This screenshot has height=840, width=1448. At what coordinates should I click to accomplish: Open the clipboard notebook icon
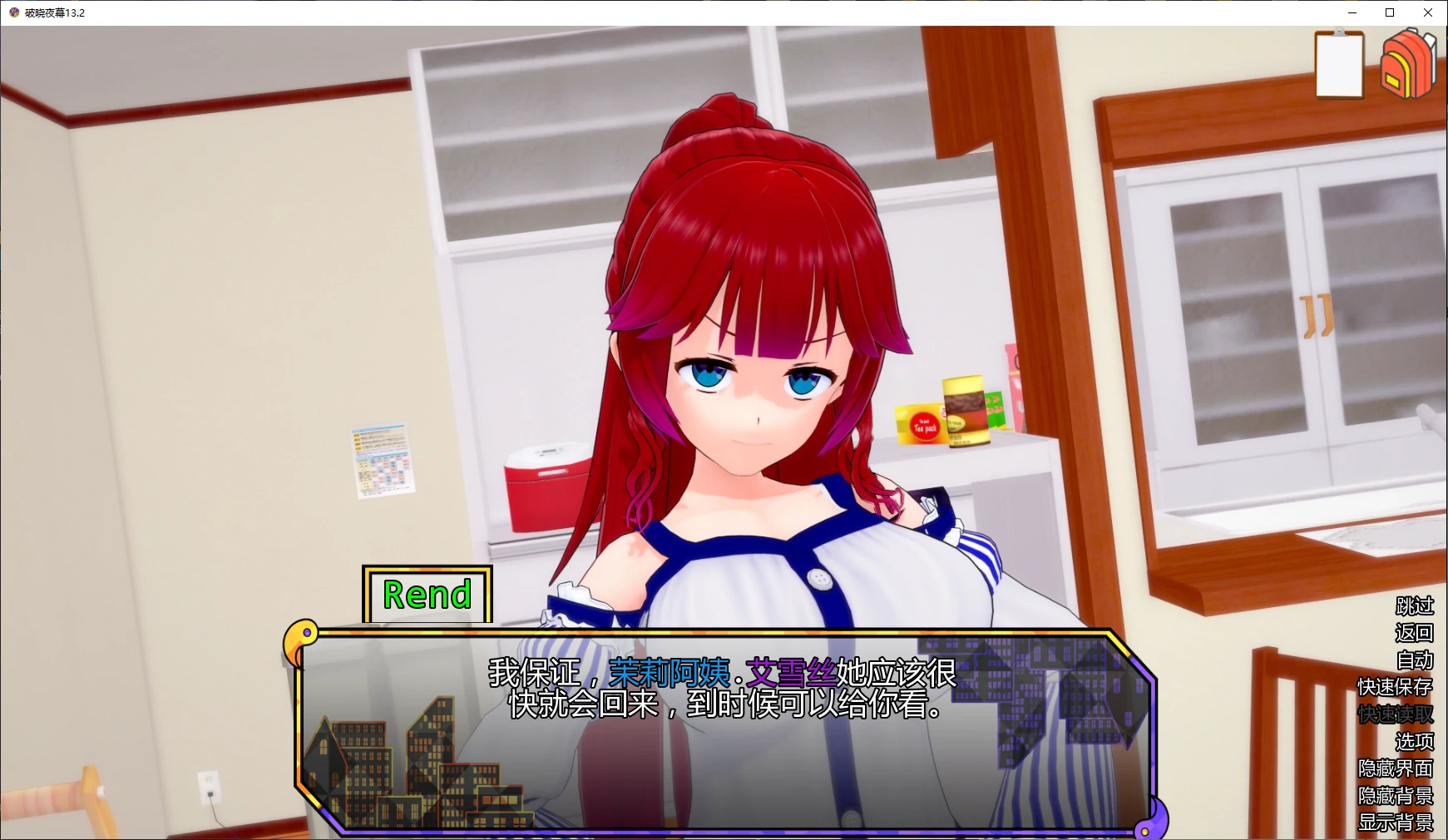pos(1339,64)
